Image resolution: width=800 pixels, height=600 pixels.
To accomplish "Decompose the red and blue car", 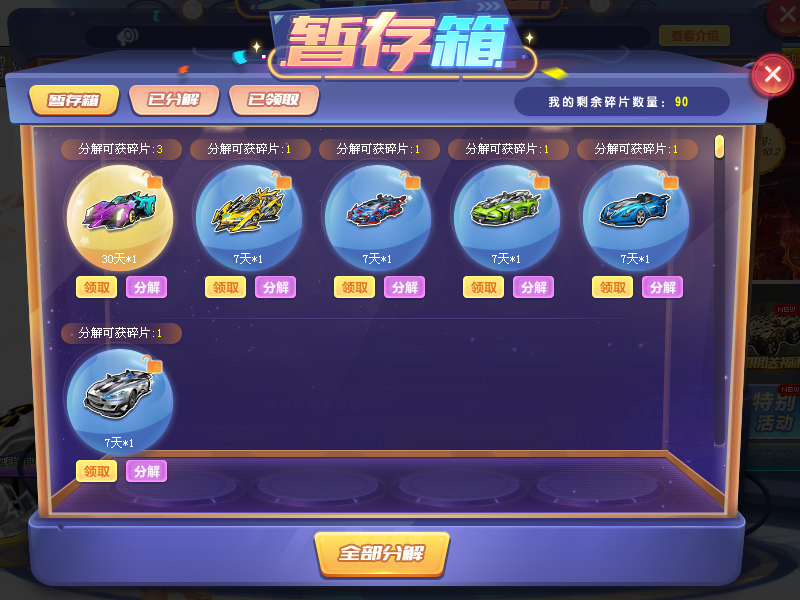I will point(404,287).
